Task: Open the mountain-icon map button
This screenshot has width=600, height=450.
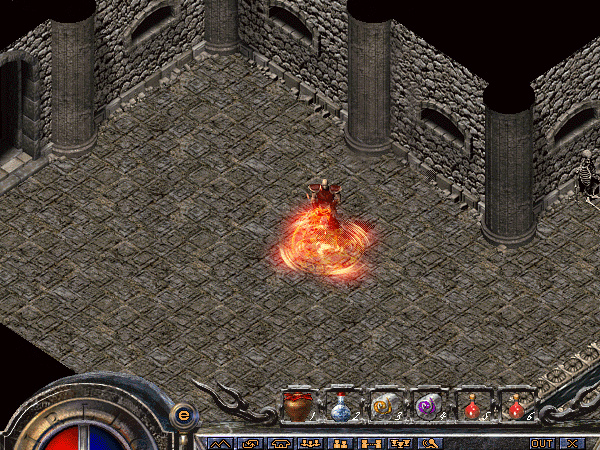Action: tap(221, 443)
